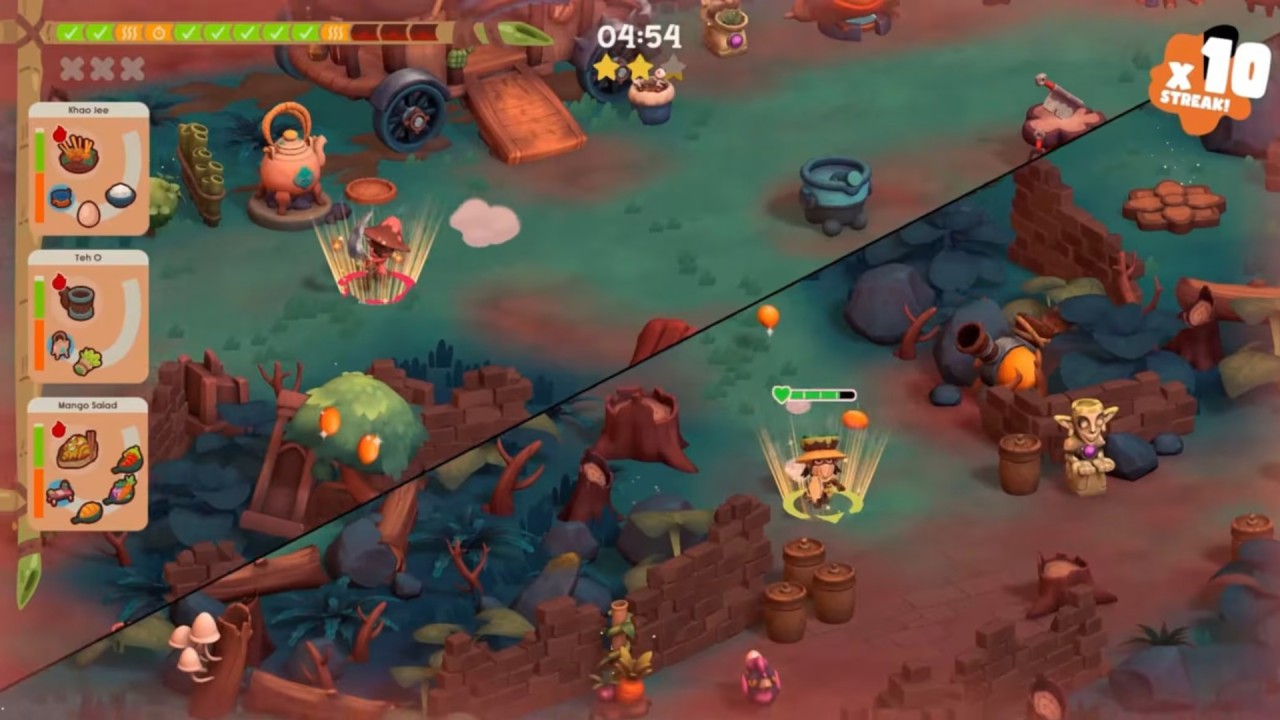Choose the Mango Salad order card

(x=89, y=464)
